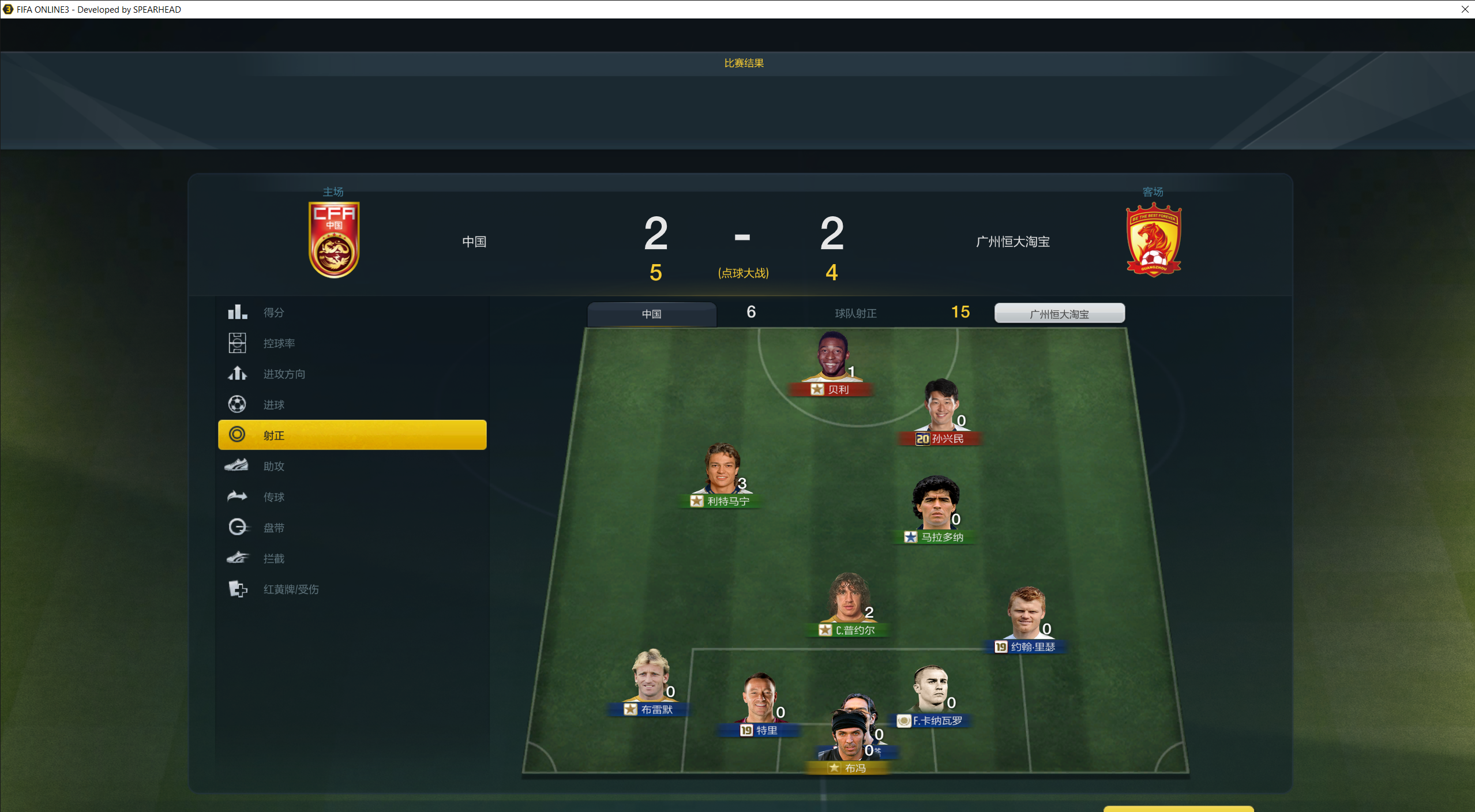Click the highlighted 射正 shots on target entry
The height and width of the screenshot is (812, 1475).
pos(352,435)
